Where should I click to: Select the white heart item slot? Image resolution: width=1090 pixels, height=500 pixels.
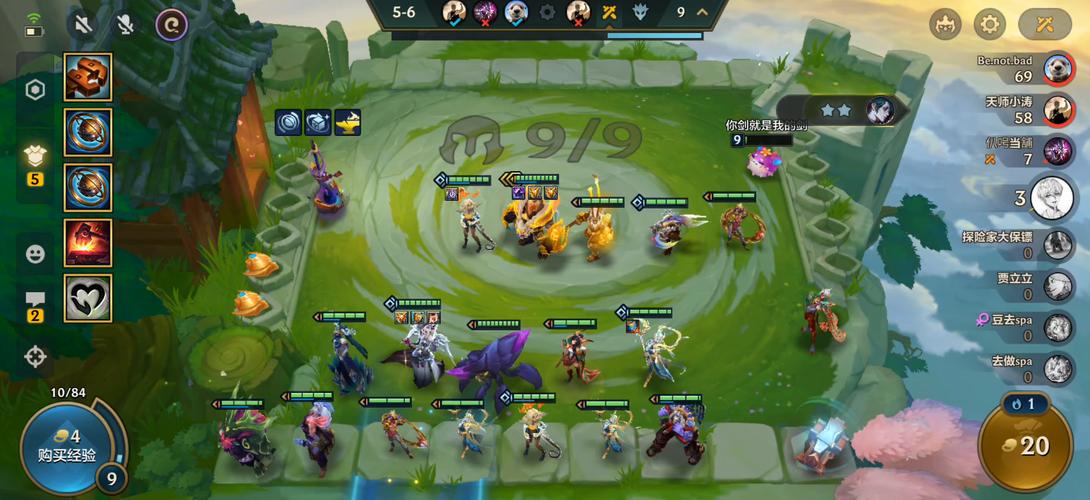88,298
